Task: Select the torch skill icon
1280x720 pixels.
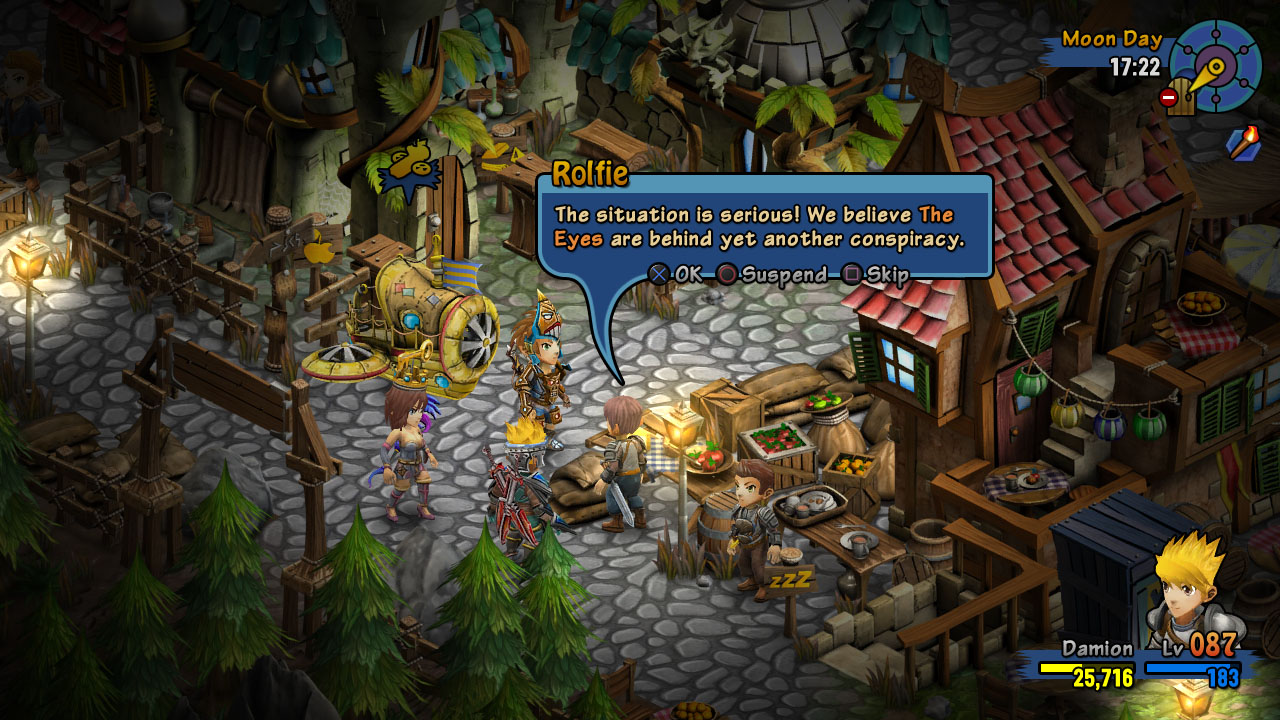Action: coord(1243,144)
